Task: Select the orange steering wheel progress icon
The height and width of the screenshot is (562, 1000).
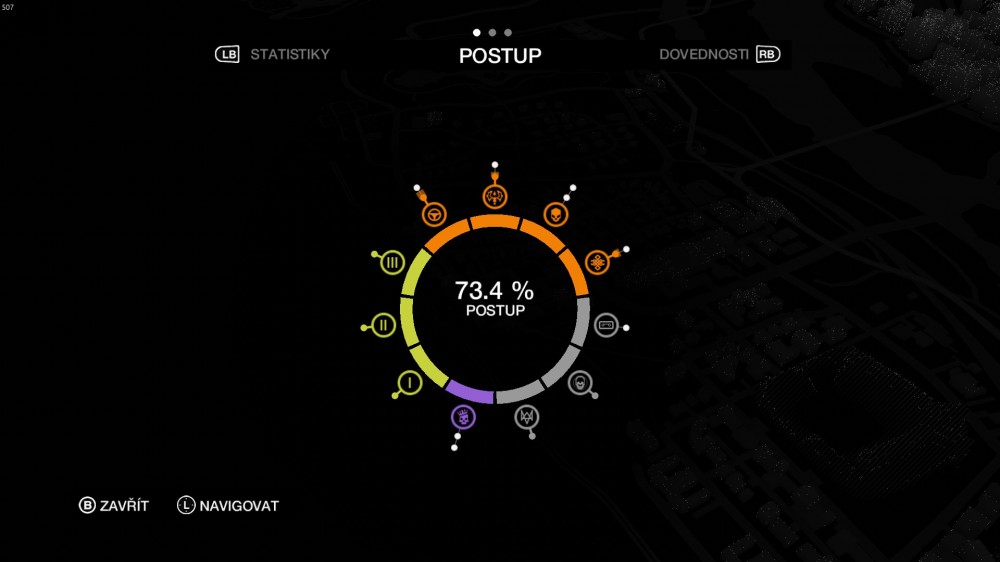Action: (x=434, y=213)
